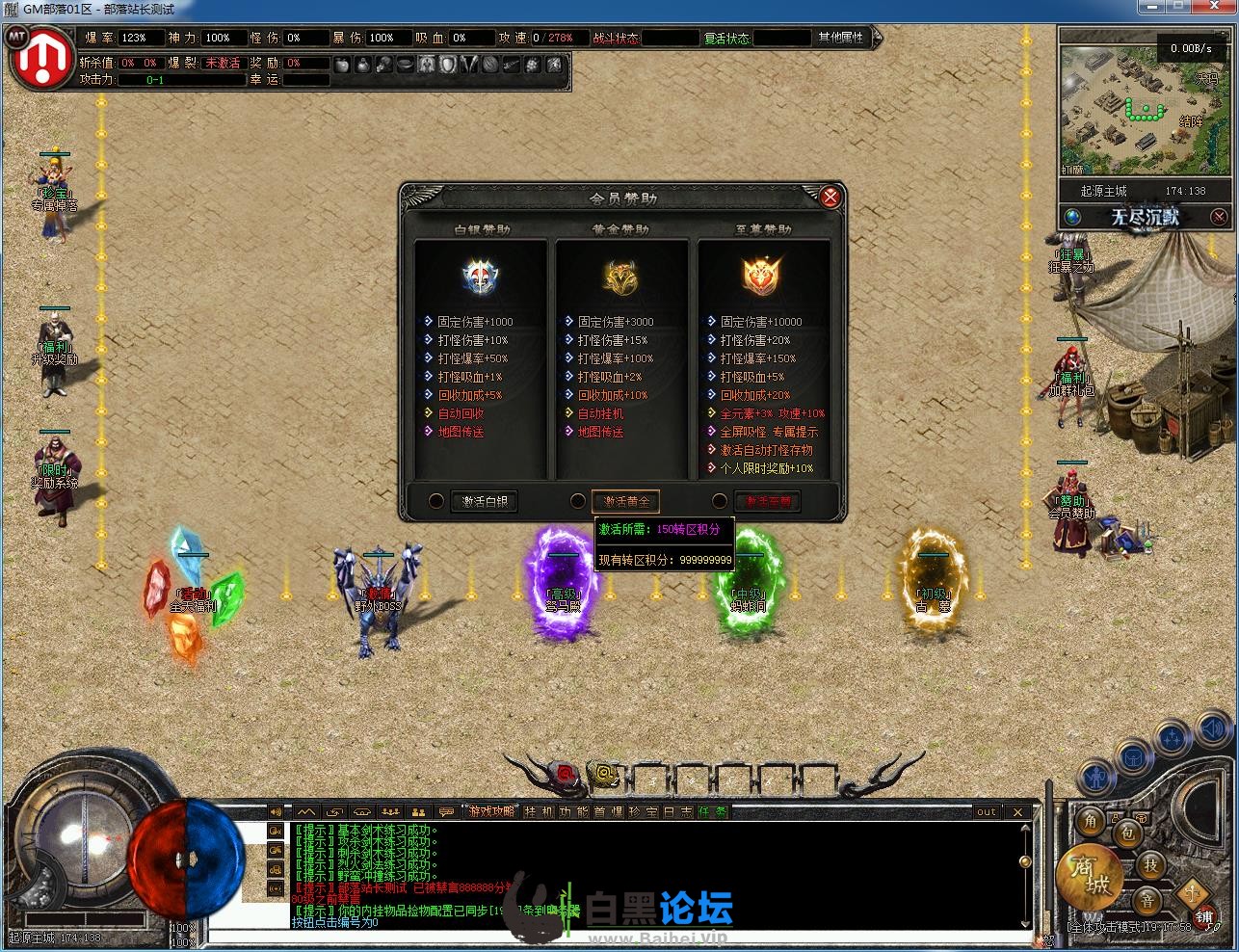Open the 包 bag button

(x=1127, y=833)
